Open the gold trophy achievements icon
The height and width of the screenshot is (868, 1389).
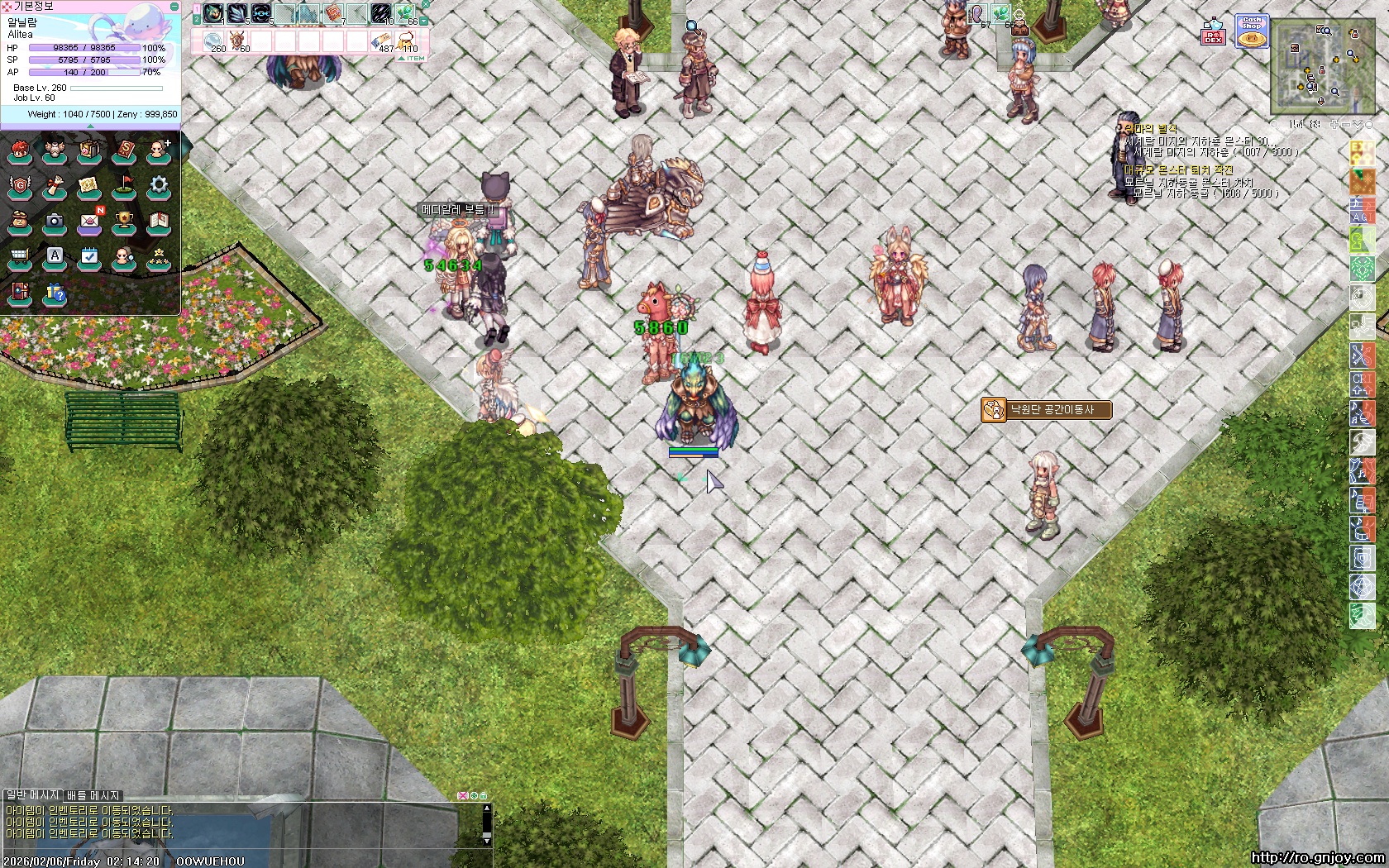click(x=124, y=222)
